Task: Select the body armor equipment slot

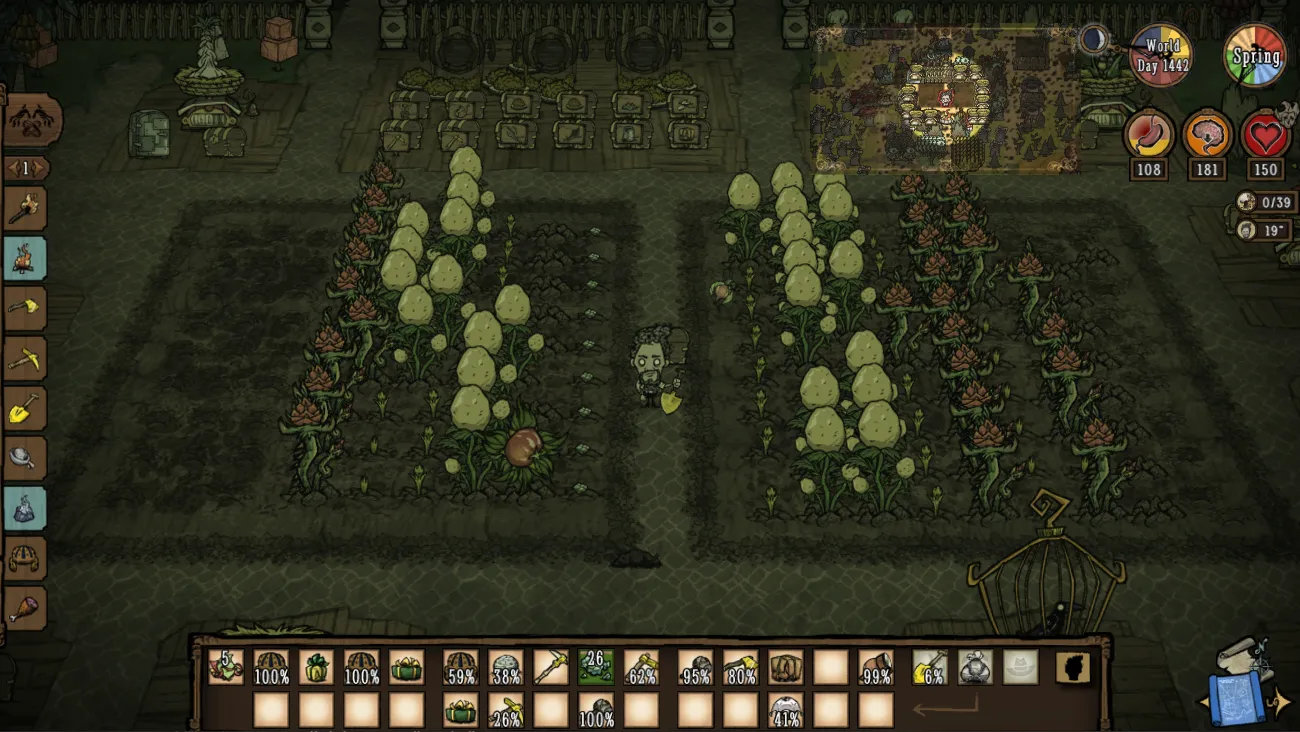Action: (975, 667)
